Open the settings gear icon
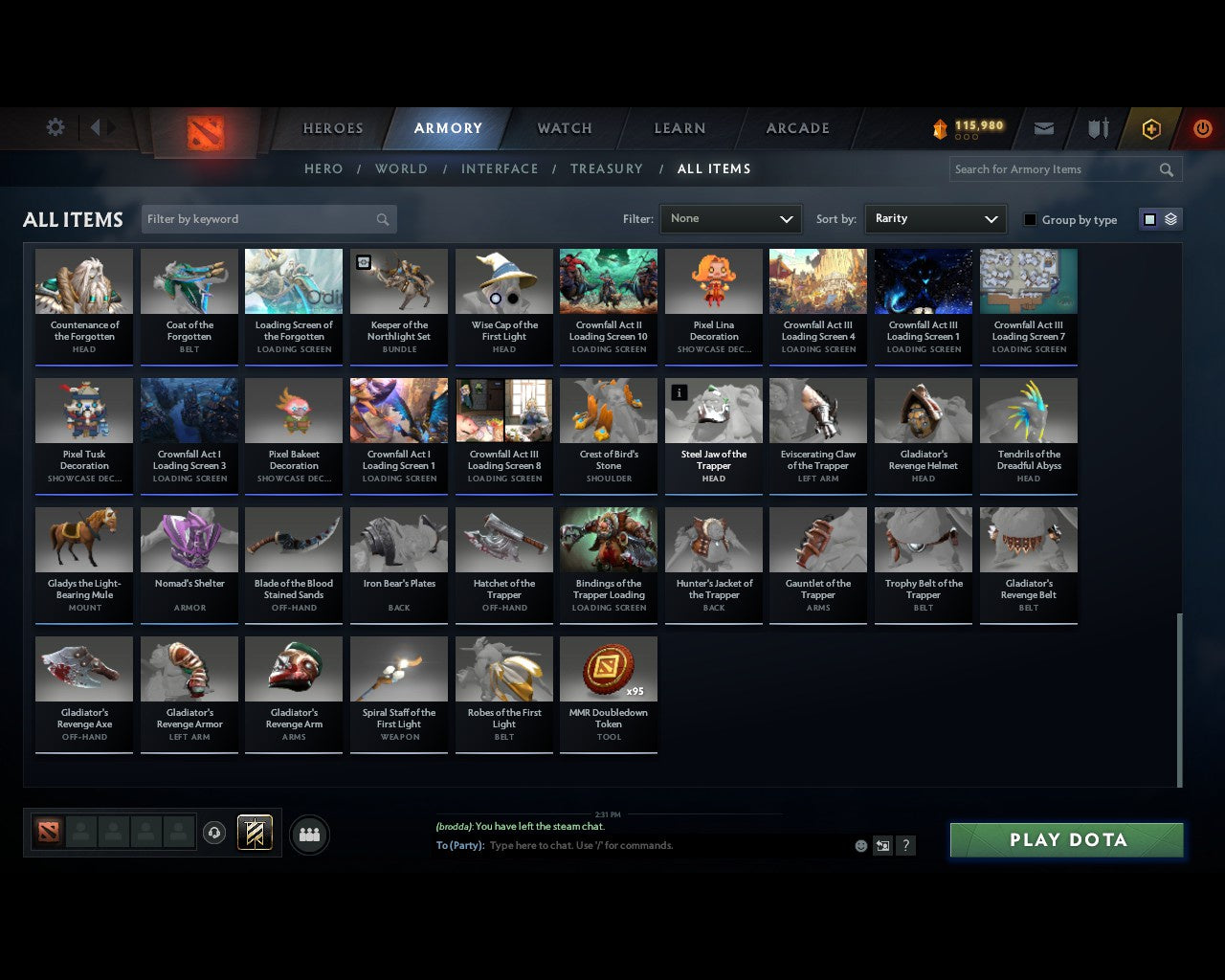Screen dimensions: 1225x980 click(x=55, y=127)
